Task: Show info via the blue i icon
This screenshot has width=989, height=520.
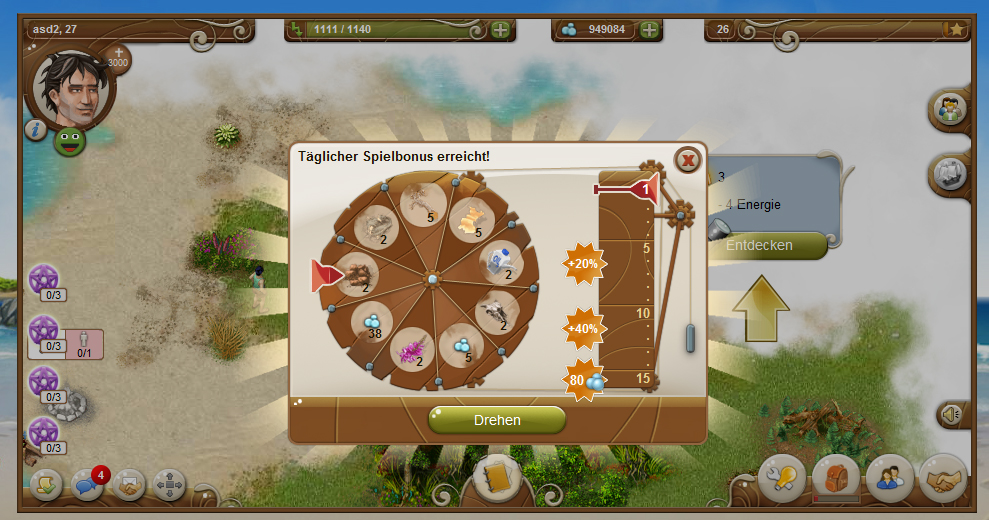Action: click(36, 129)
